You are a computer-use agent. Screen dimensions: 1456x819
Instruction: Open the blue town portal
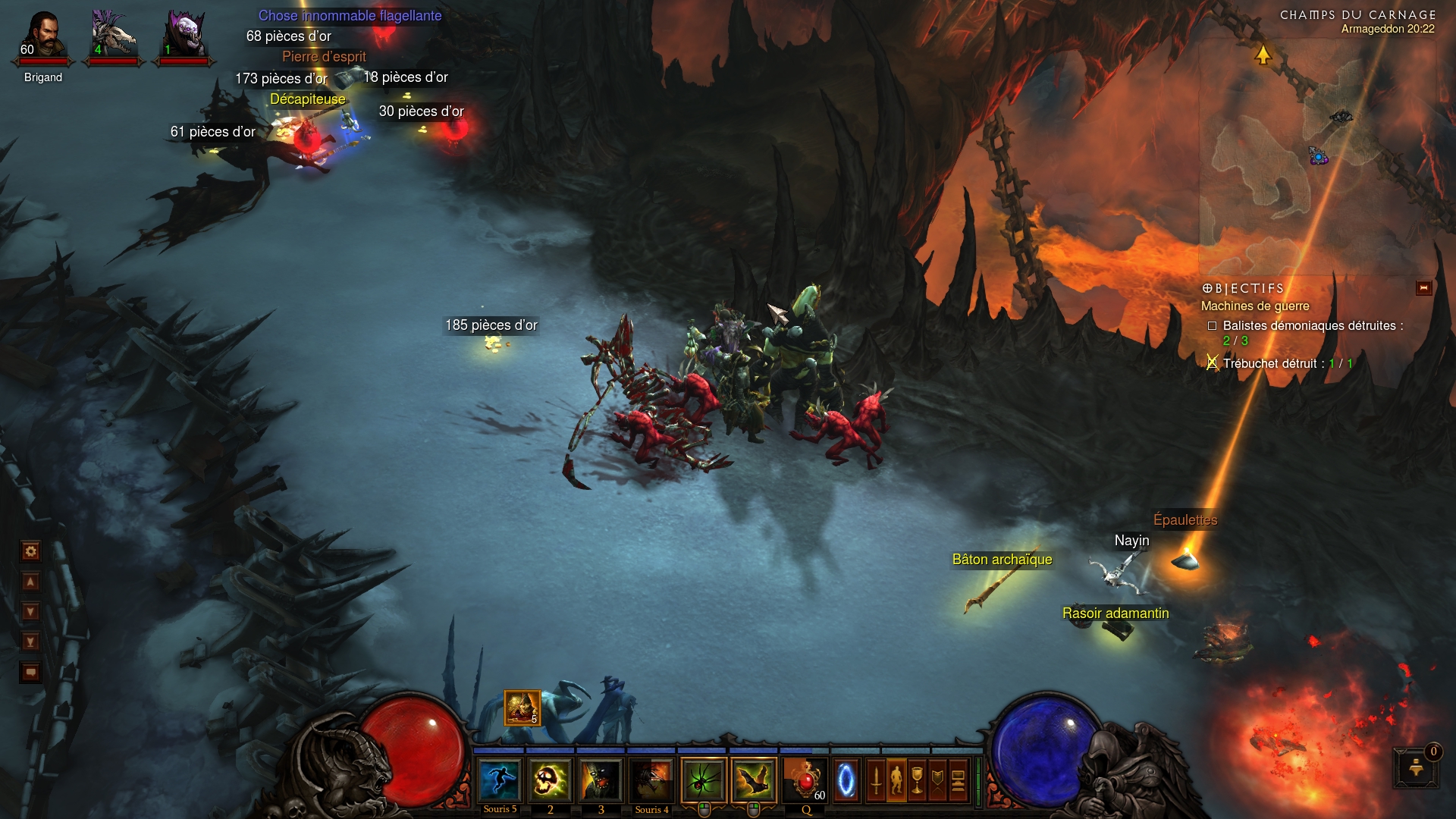coord(846,780)
